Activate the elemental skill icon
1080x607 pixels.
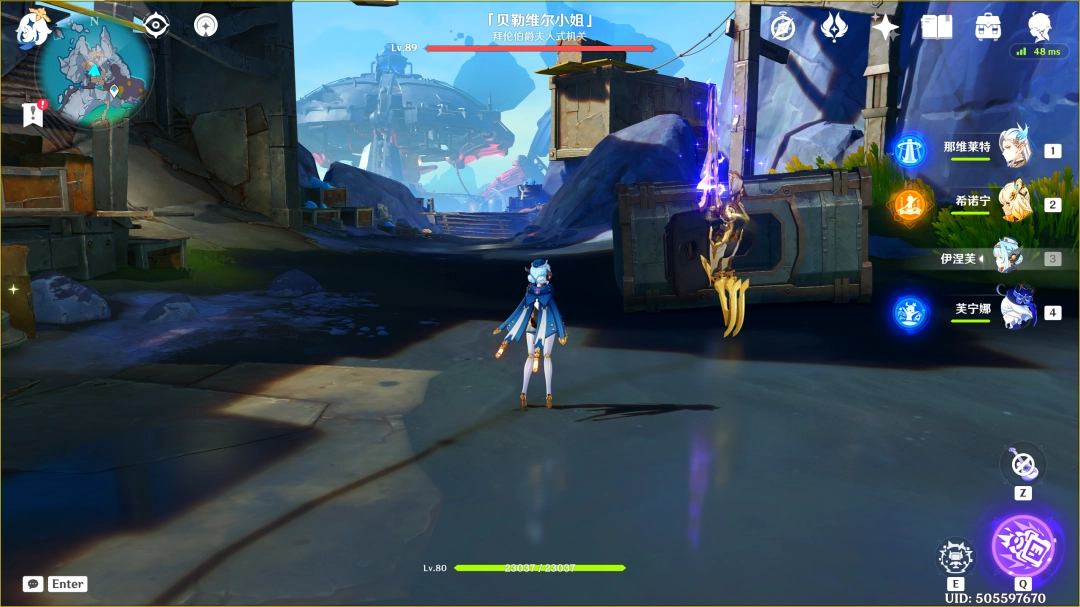[955, 558]
